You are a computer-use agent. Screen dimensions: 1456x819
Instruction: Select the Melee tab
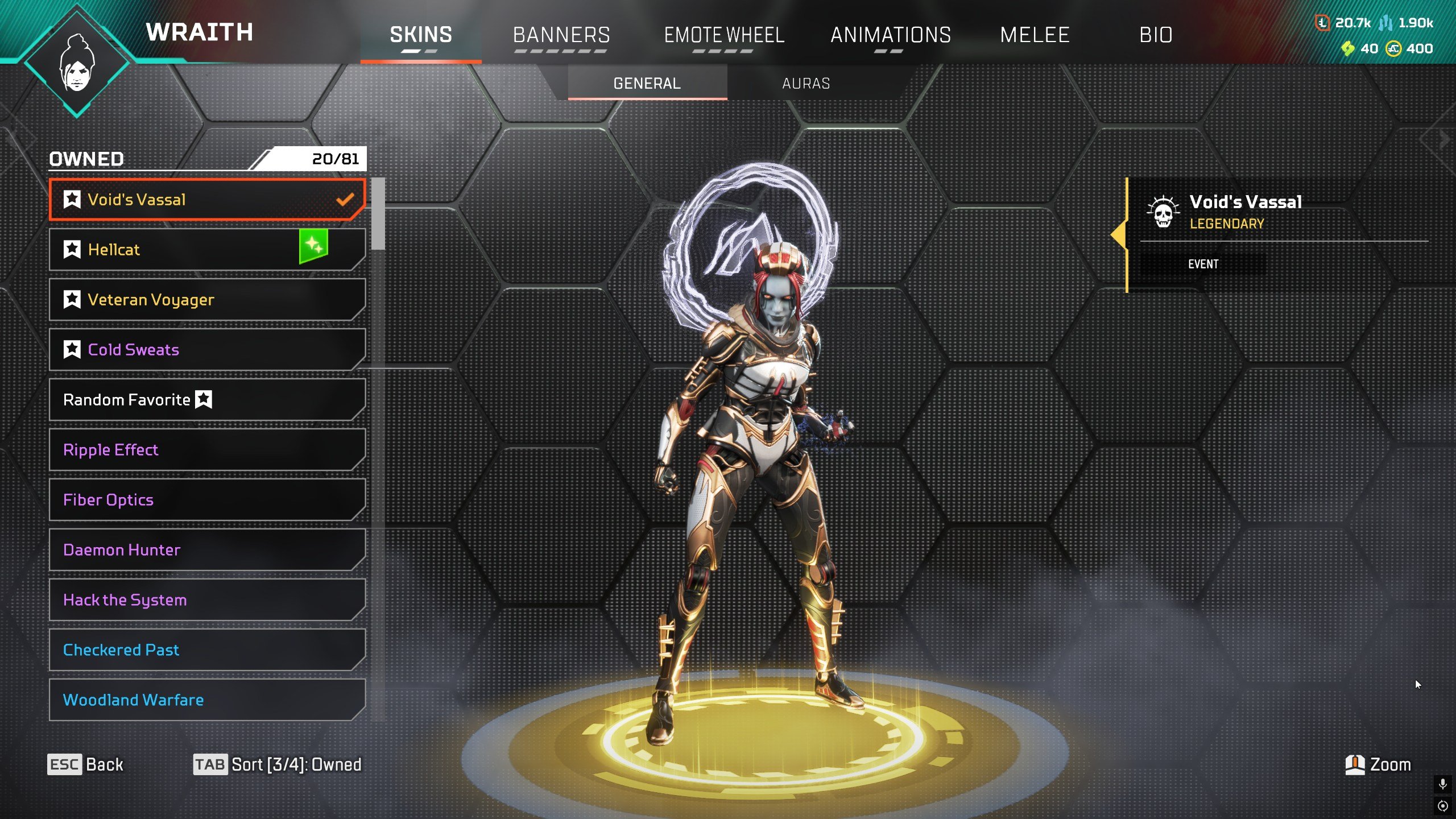click(x=1035, y=35)
